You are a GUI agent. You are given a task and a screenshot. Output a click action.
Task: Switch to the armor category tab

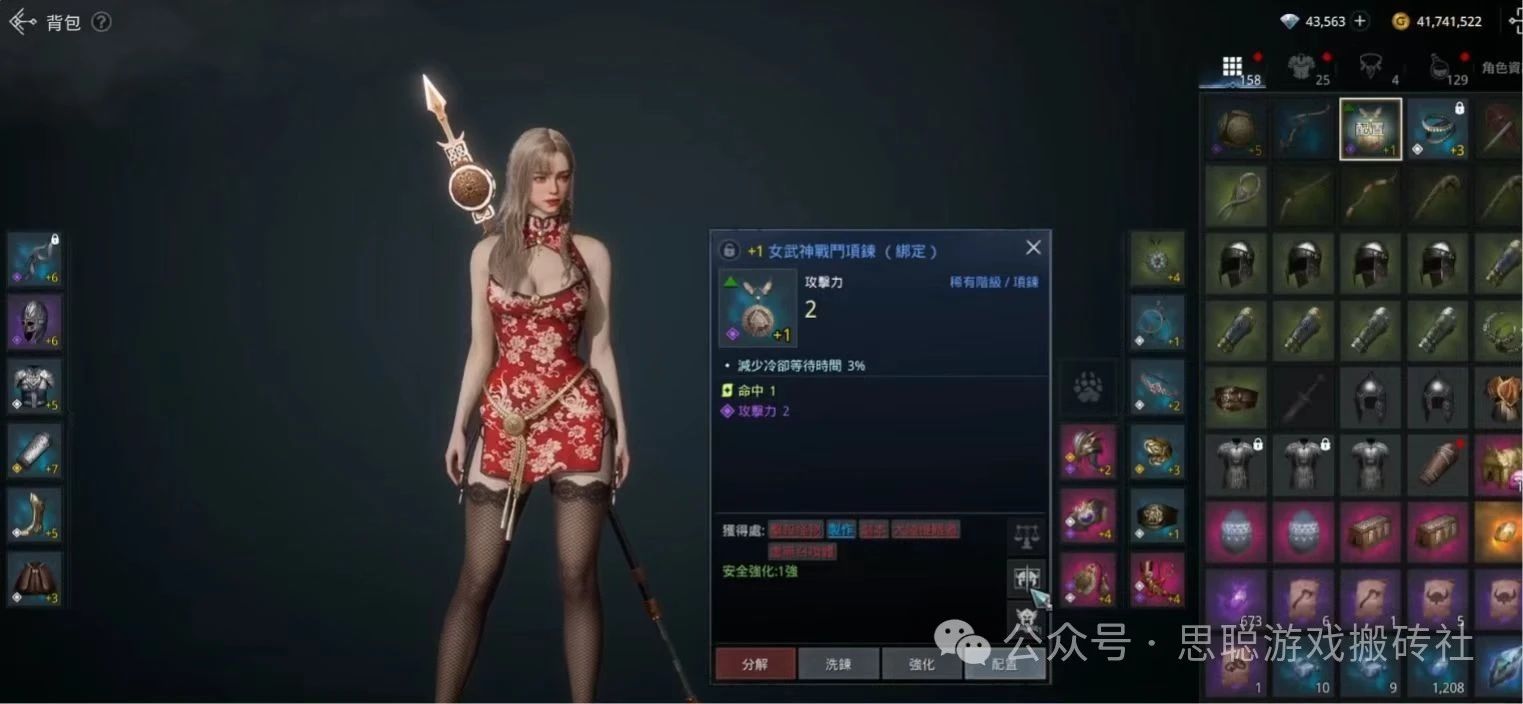pyautogui.click(x=1300, y=67)
